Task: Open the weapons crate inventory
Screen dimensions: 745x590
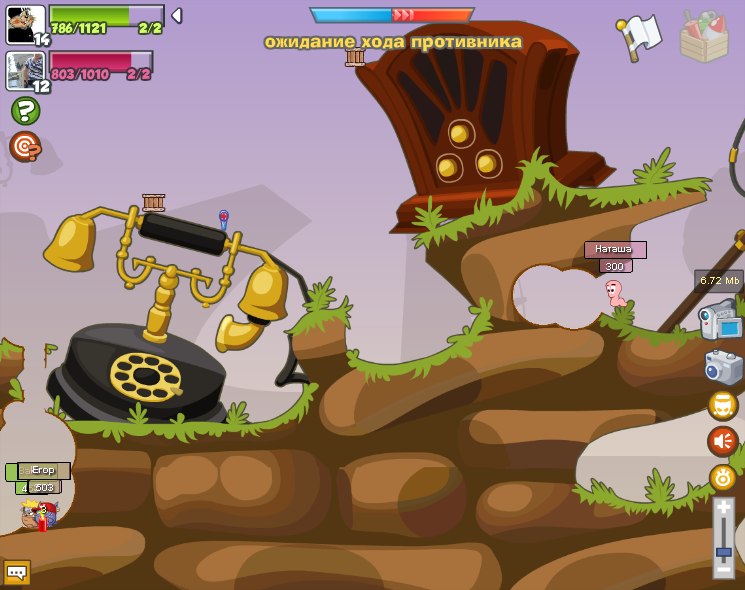Action: coord(704,37)
